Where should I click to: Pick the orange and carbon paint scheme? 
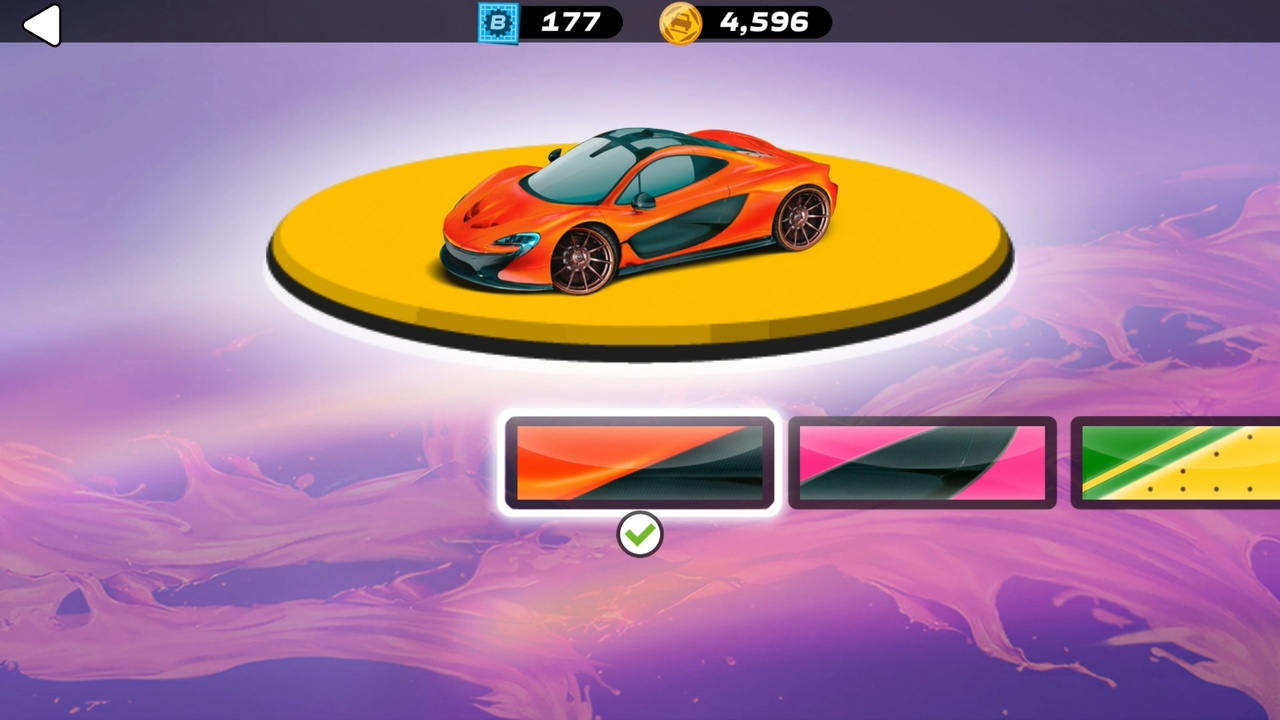point(640,463)
